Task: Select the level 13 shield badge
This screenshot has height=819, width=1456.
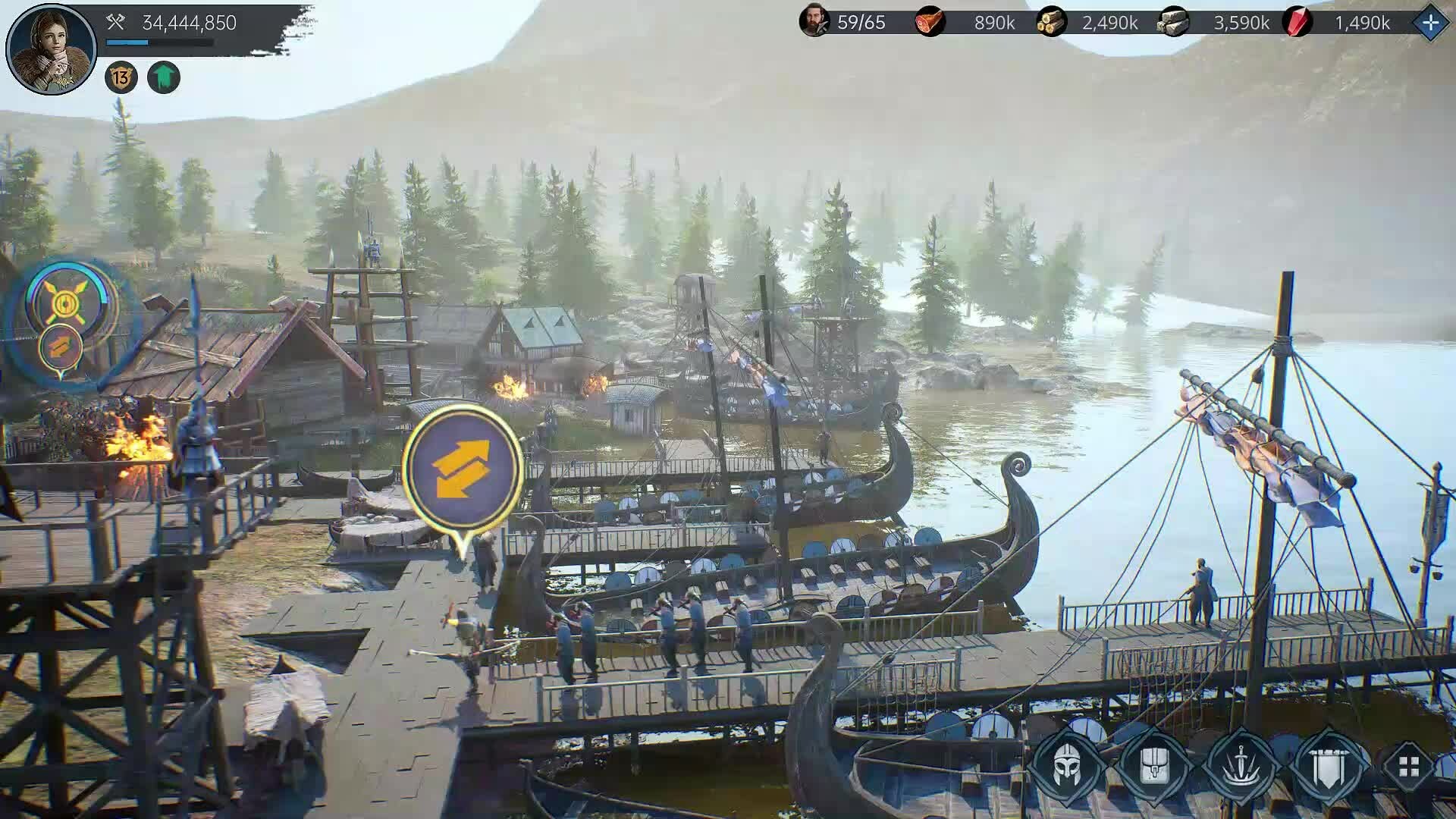Action: tap(121, 77)
